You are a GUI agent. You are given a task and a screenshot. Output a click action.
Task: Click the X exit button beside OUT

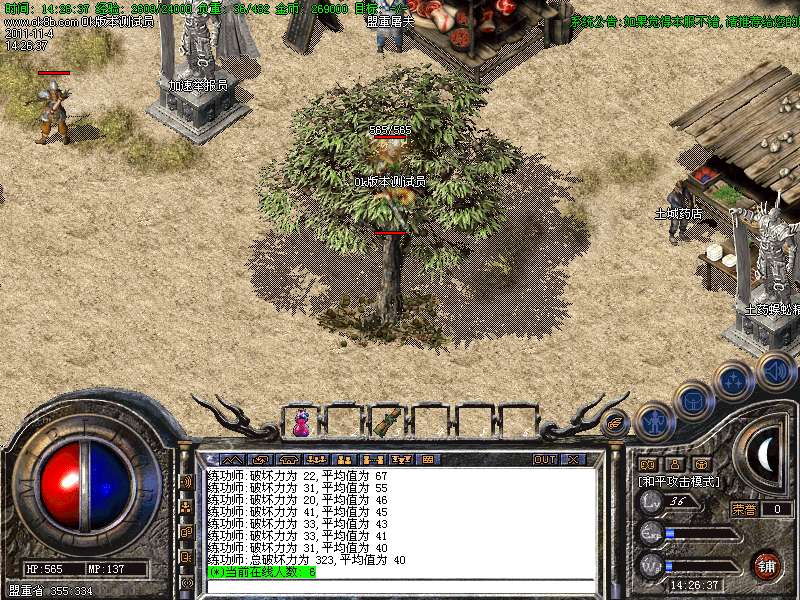pos(573,459)
